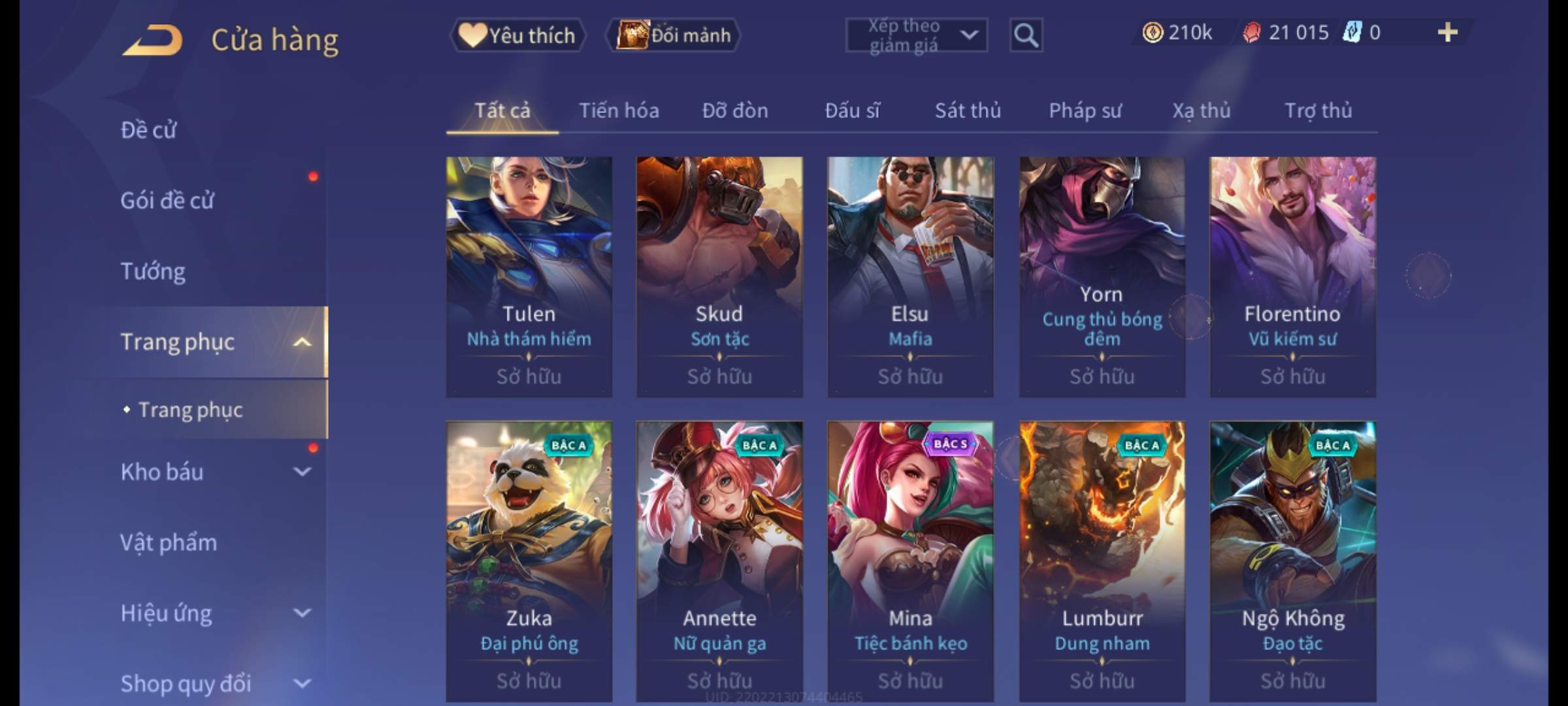The height and width of the screenshot is (706, 1568).
Task: Open the Đề cử menu entry
Action: (x=149, y=130)
